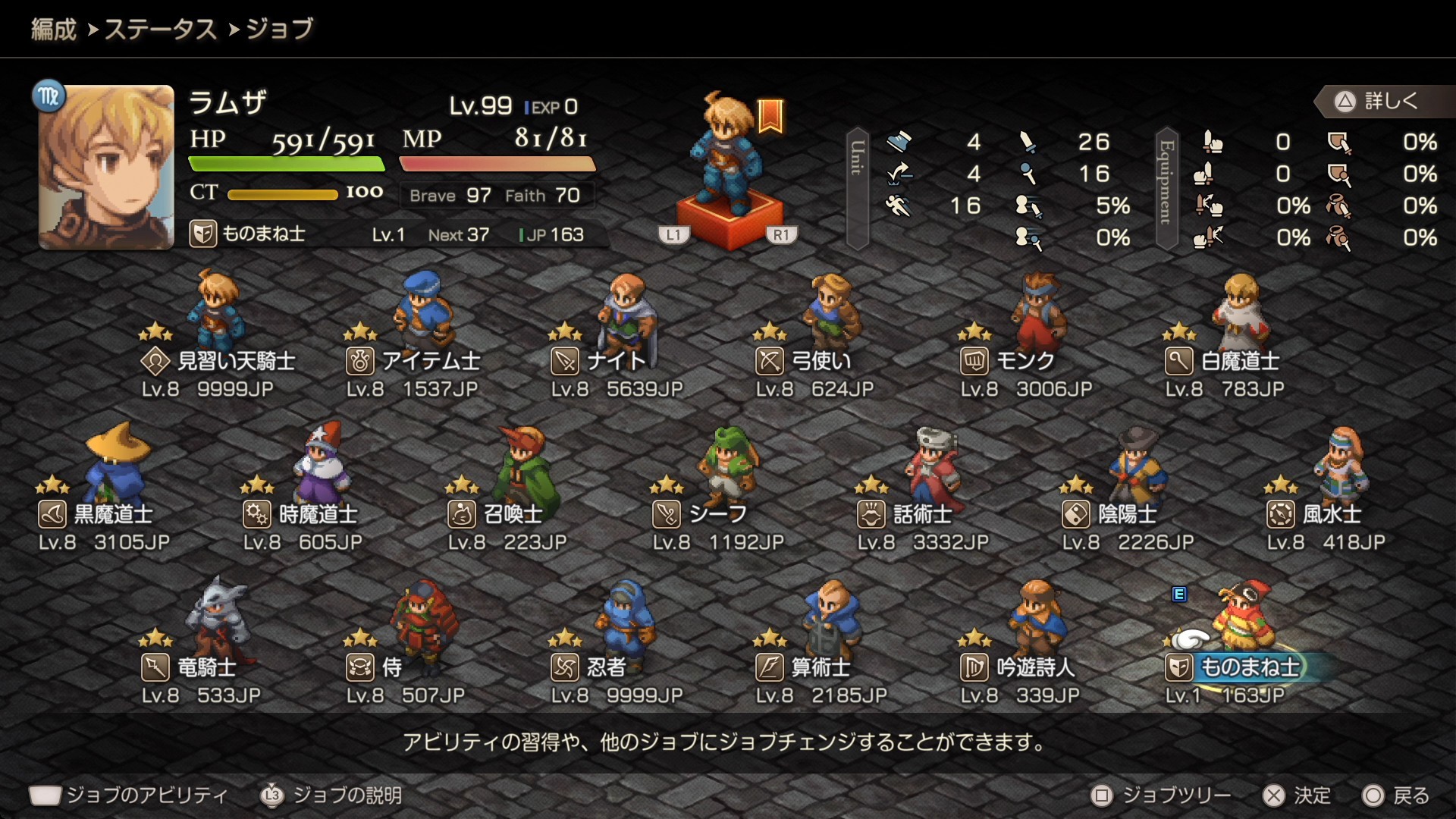Select the 話術士 job

(x=905, y=514)
